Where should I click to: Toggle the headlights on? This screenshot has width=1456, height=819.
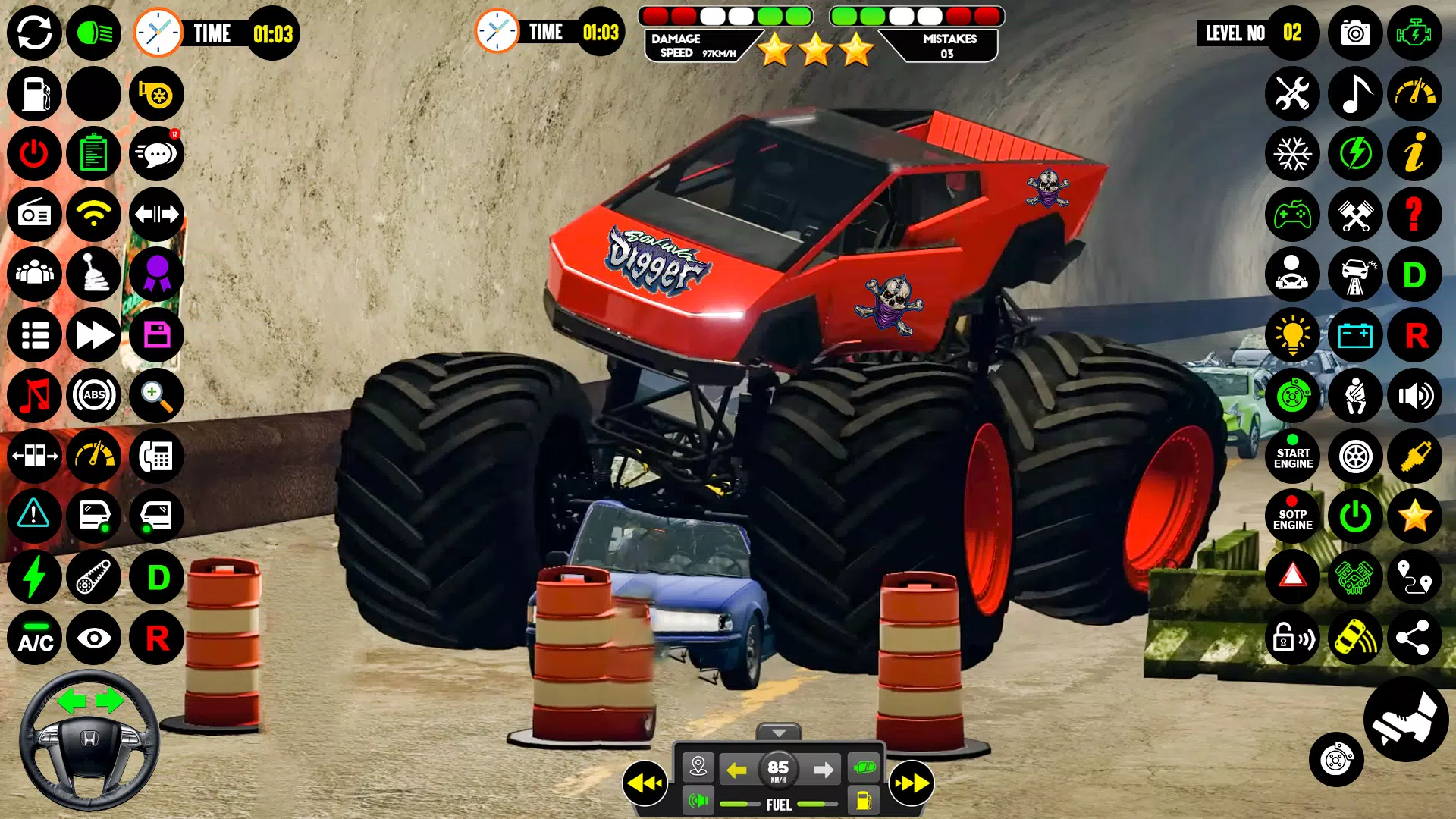[x=93, y=33]
